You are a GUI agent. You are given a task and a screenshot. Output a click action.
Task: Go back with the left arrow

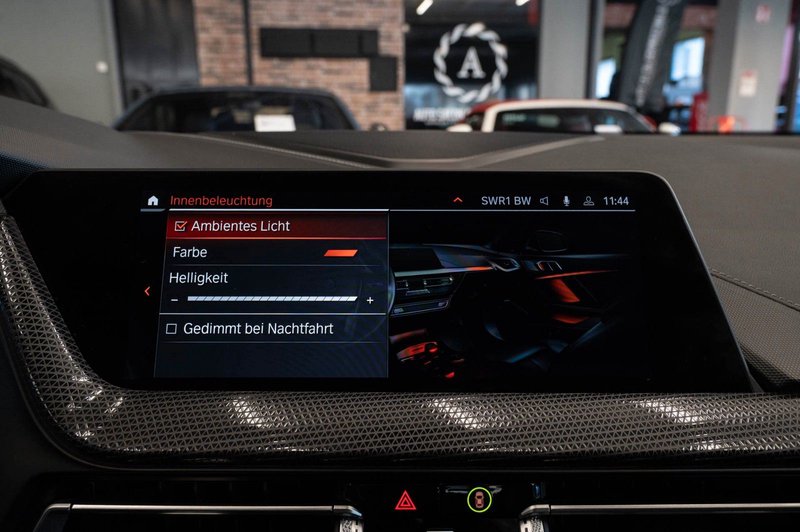coord(147,291)
